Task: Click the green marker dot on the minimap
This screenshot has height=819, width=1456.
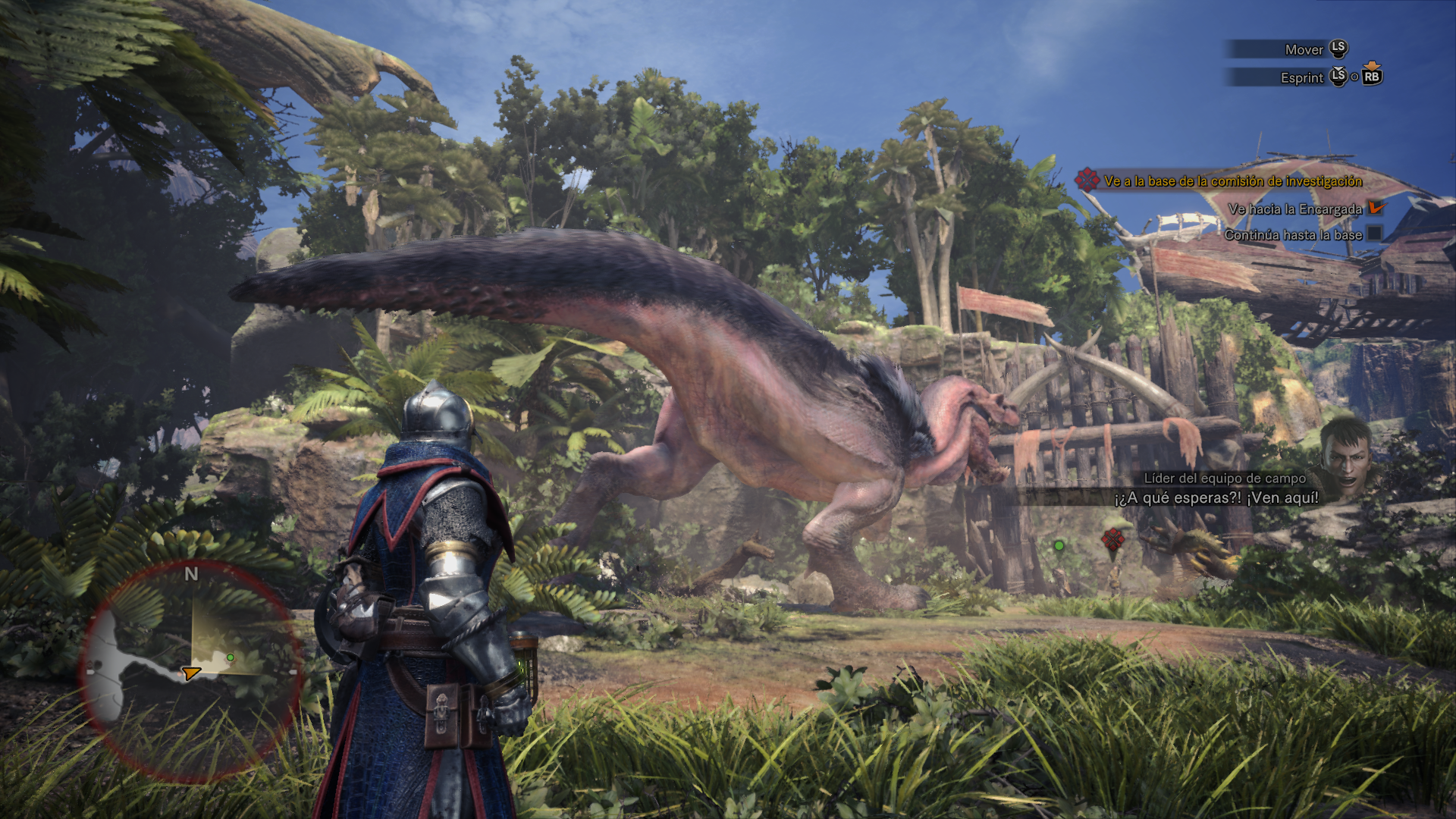Action: 231,657
